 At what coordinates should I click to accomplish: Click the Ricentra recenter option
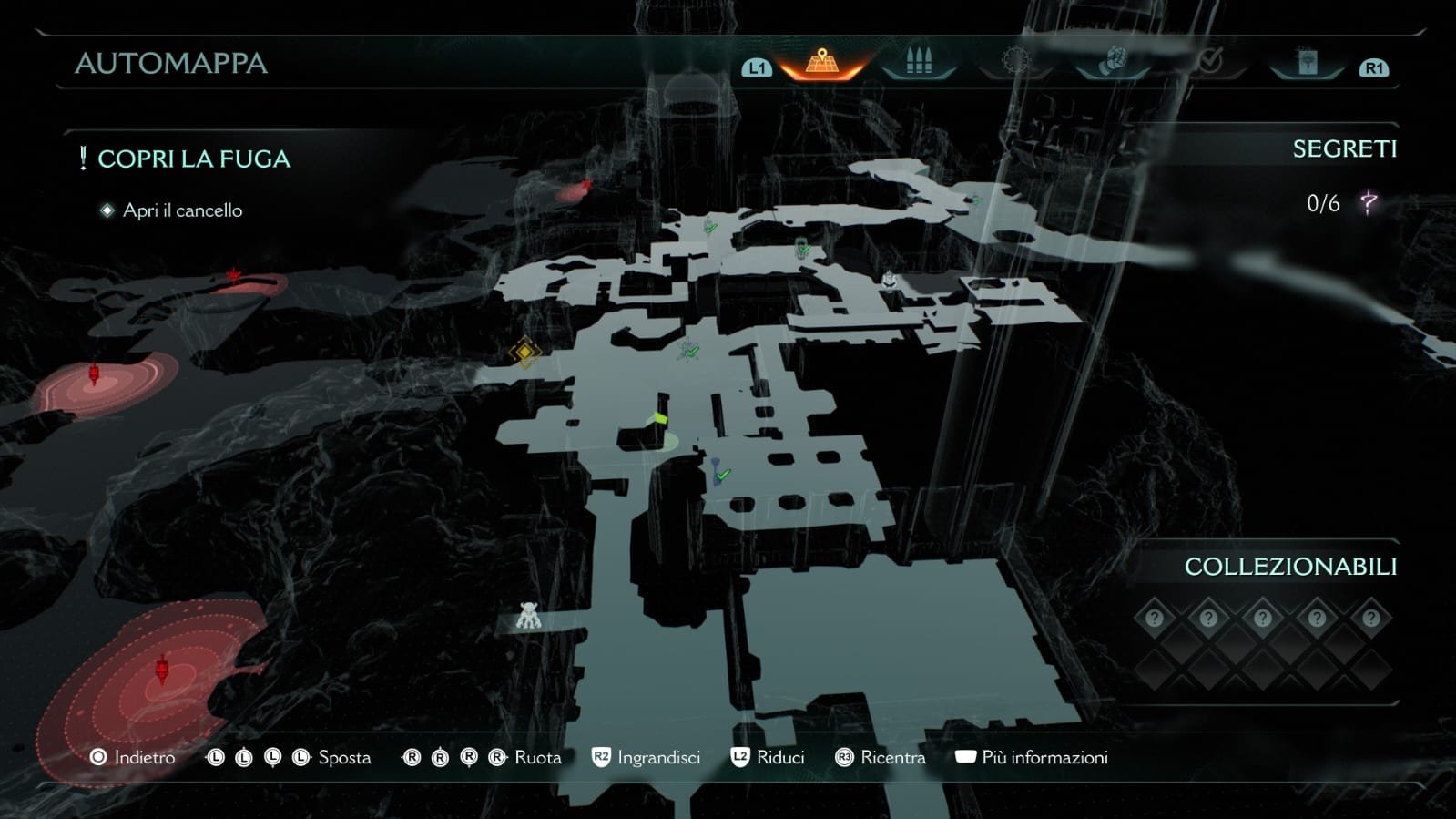coord(881,757)
